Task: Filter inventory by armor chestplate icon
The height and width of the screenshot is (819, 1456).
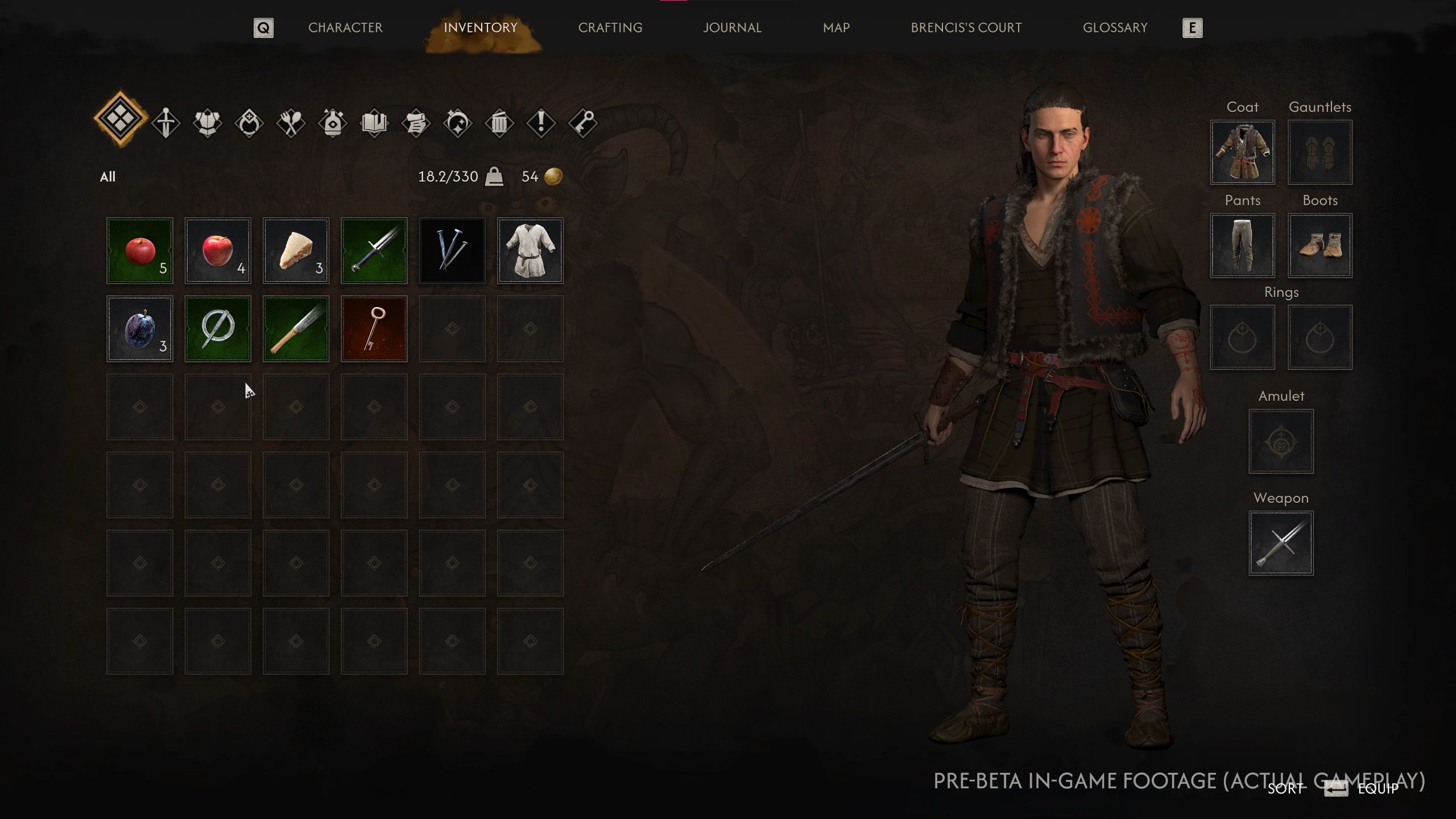Action: pos(208,122)
